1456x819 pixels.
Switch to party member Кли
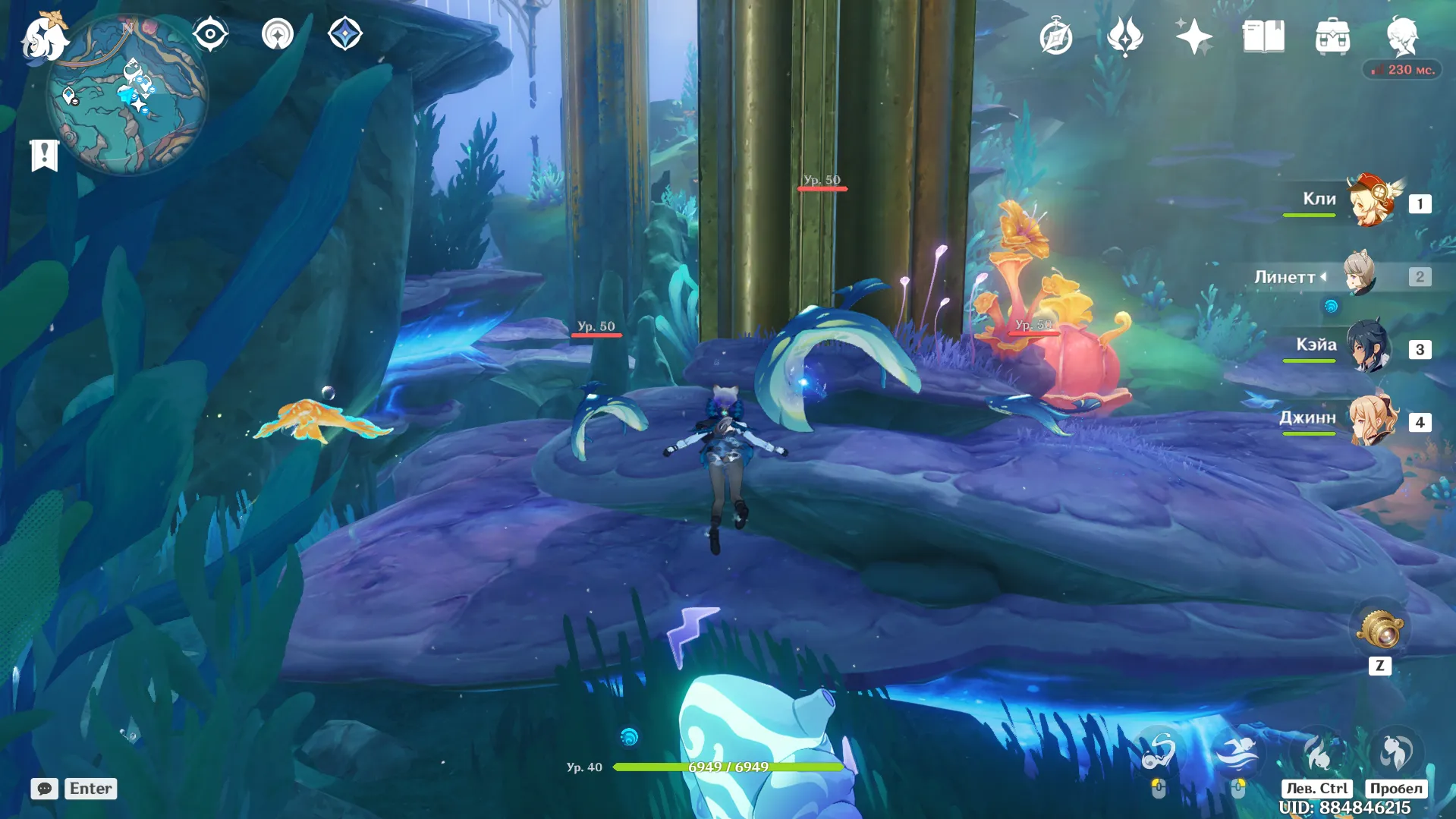coord(1372,201)
